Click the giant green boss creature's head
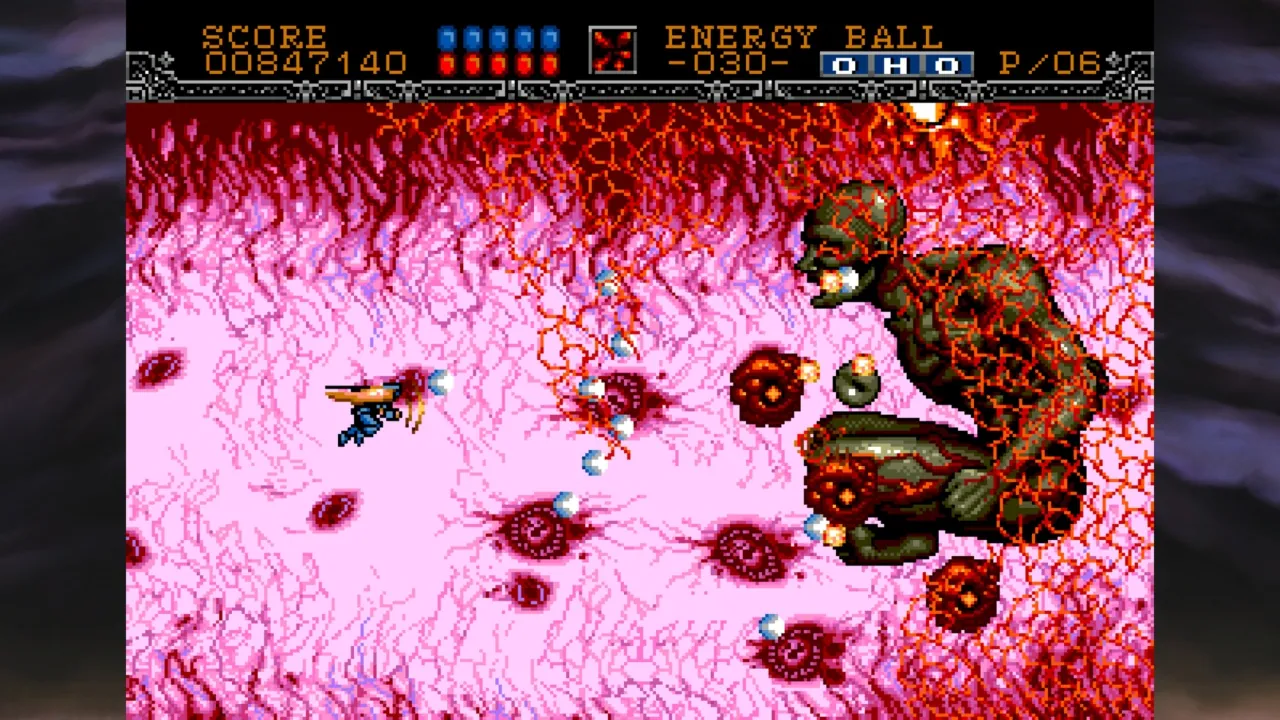This screenshot has width=1280, height=720. [857, 215]
